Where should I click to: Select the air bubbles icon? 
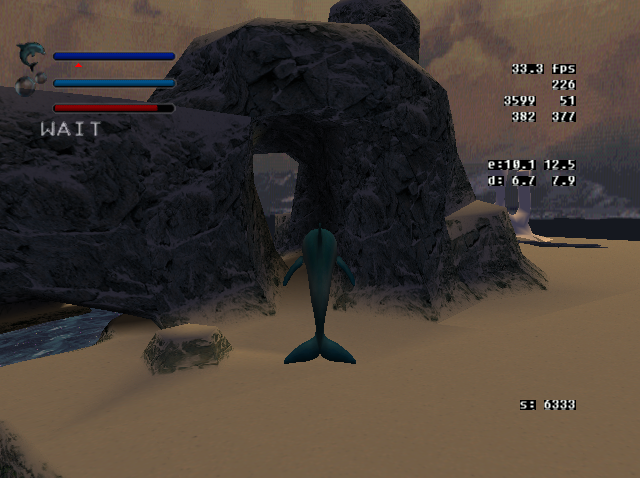coord(27,84)
